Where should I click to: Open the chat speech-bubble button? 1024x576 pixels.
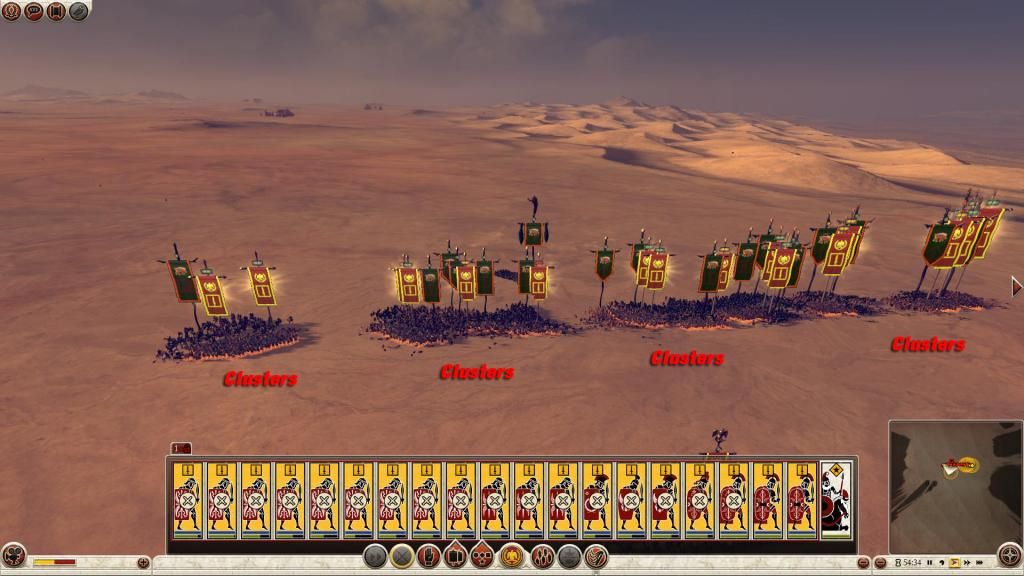(34, 12)
